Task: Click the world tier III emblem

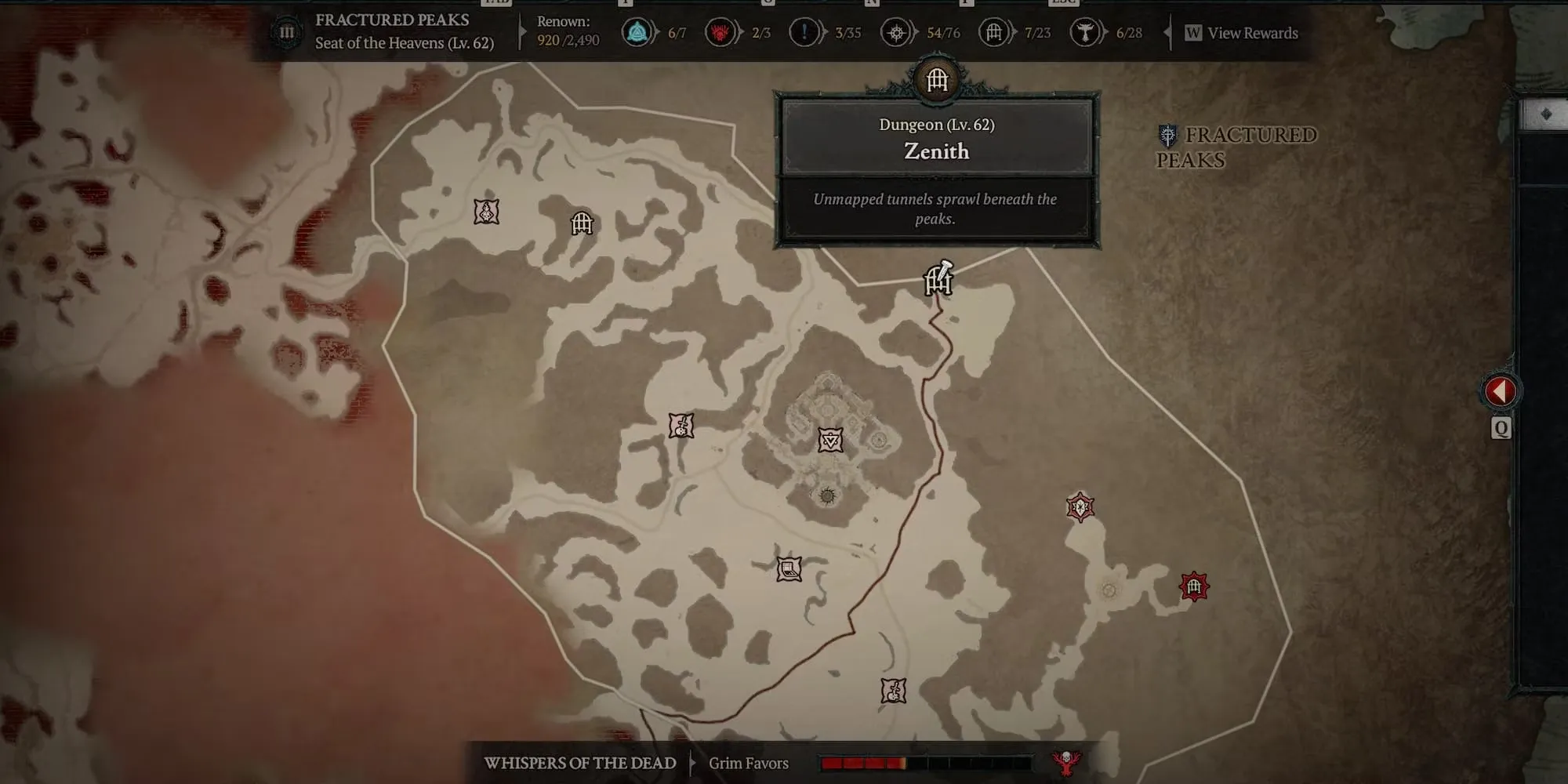Action: (287, 33)
